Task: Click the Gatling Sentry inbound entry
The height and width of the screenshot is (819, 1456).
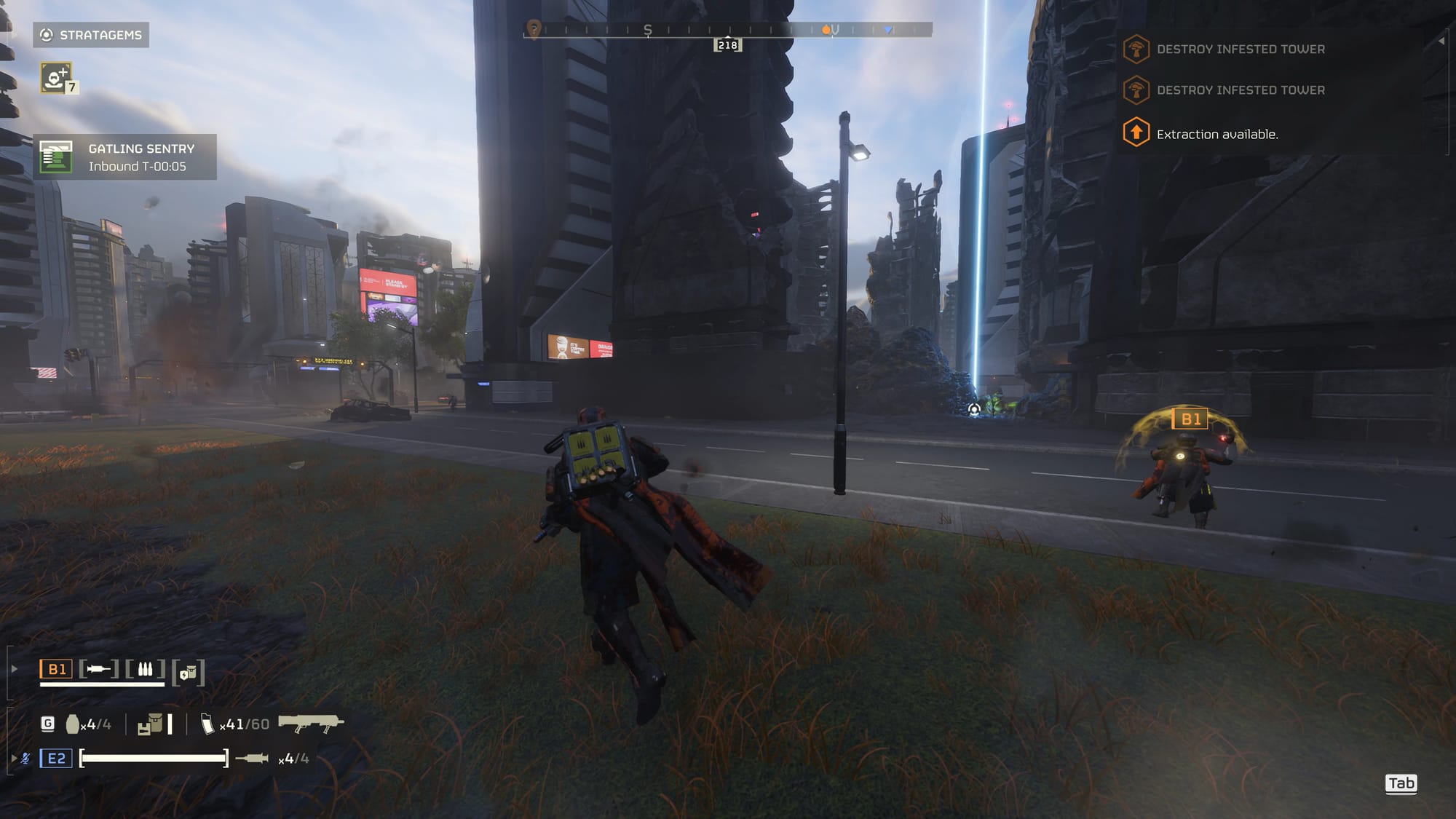Action: click(x=125, y=157)
